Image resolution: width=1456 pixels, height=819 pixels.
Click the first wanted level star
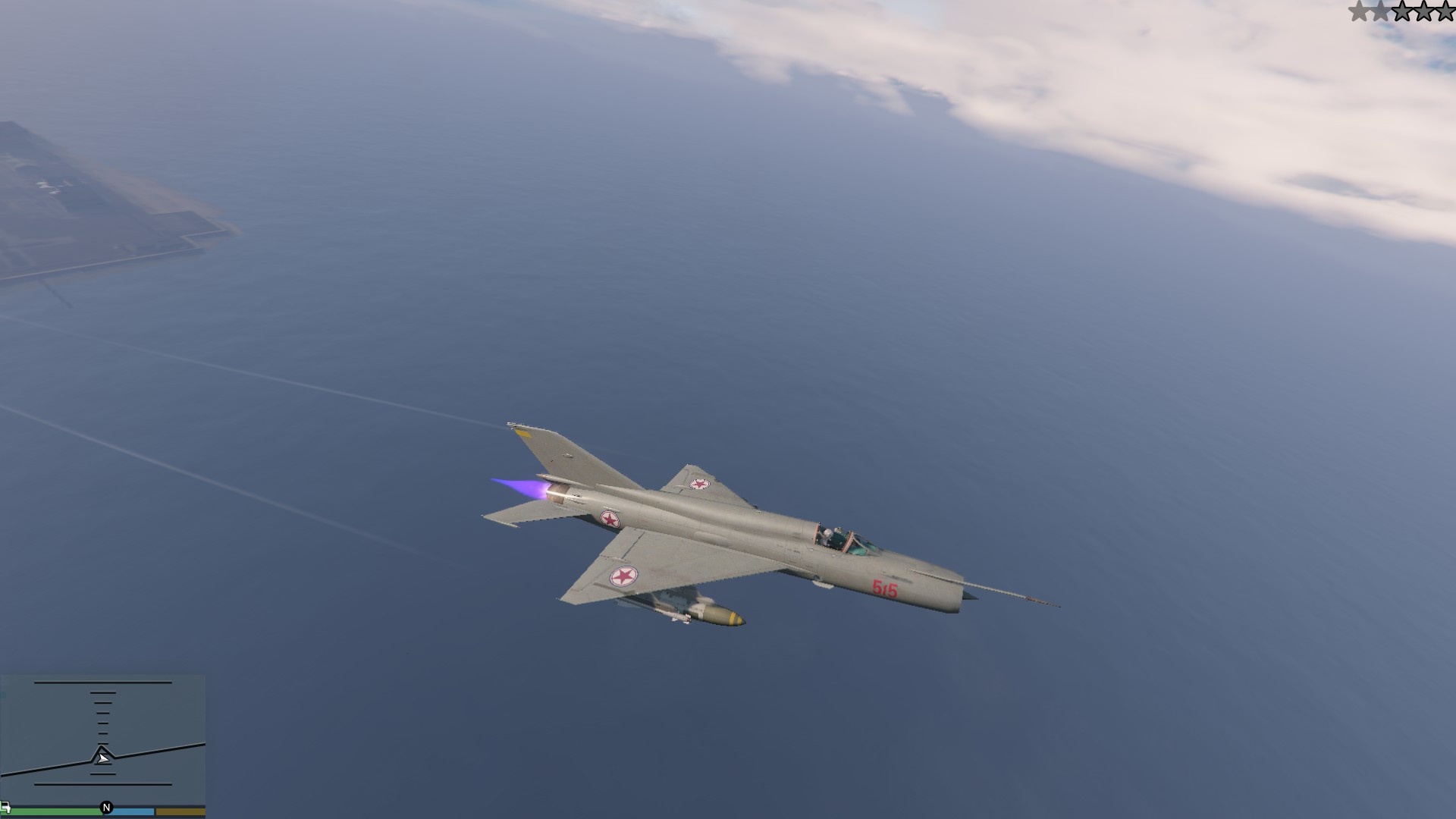coord(1359,11)
